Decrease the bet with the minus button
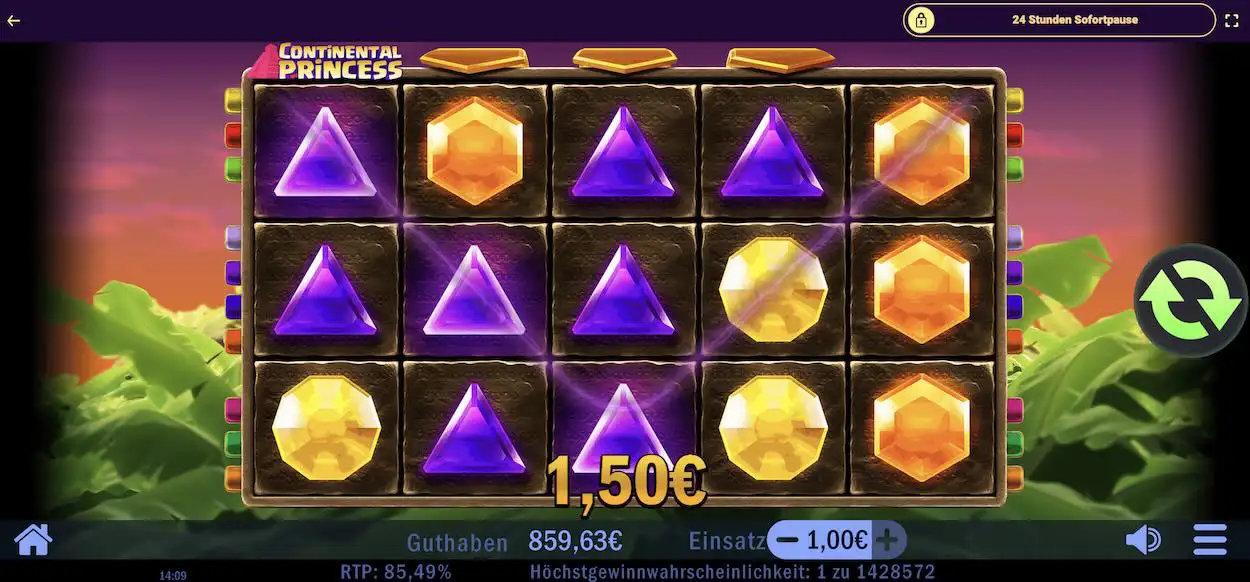 coord(787,541)
